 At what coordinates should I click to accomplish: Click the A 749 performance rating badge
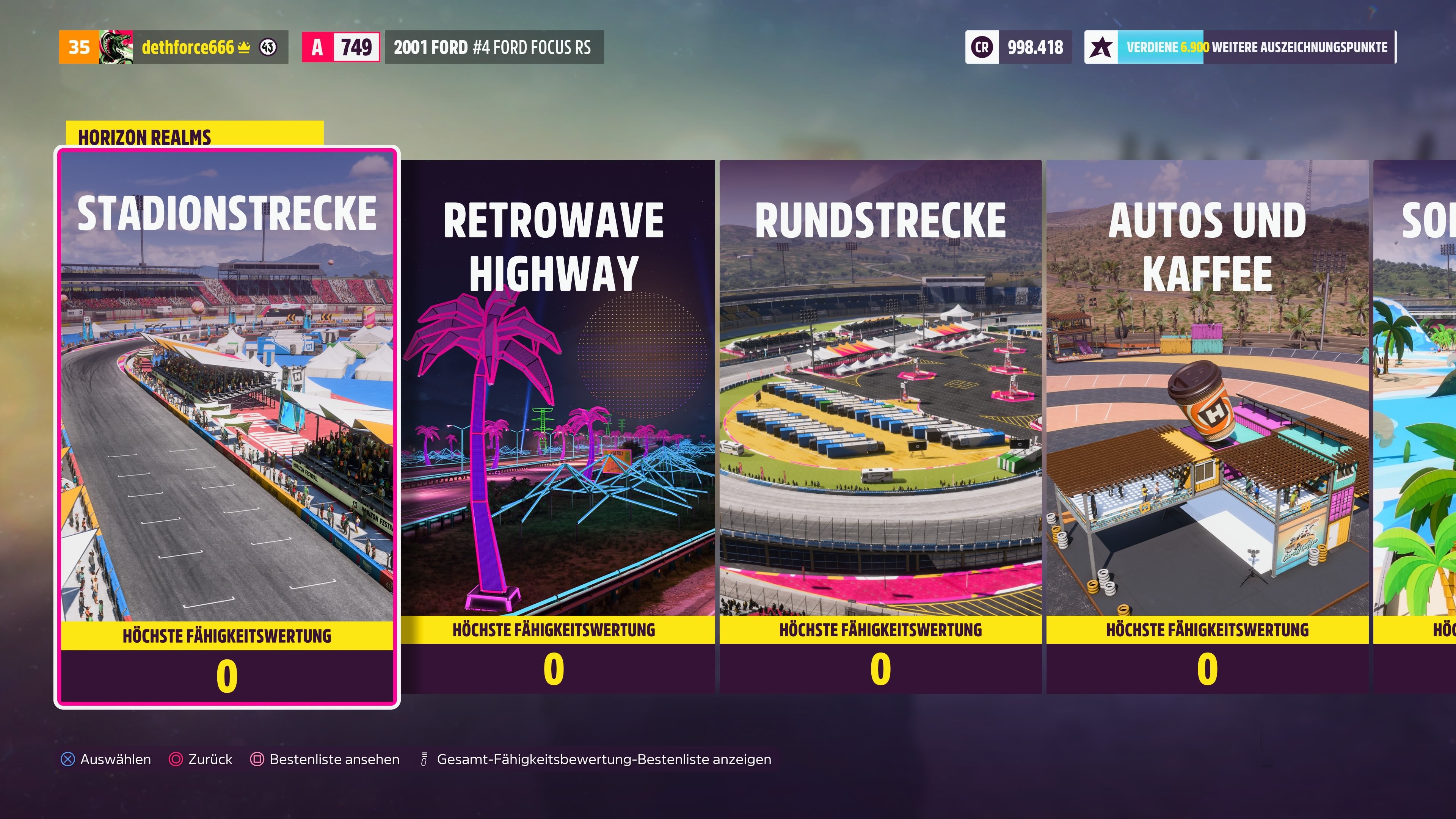coord(341,47)
